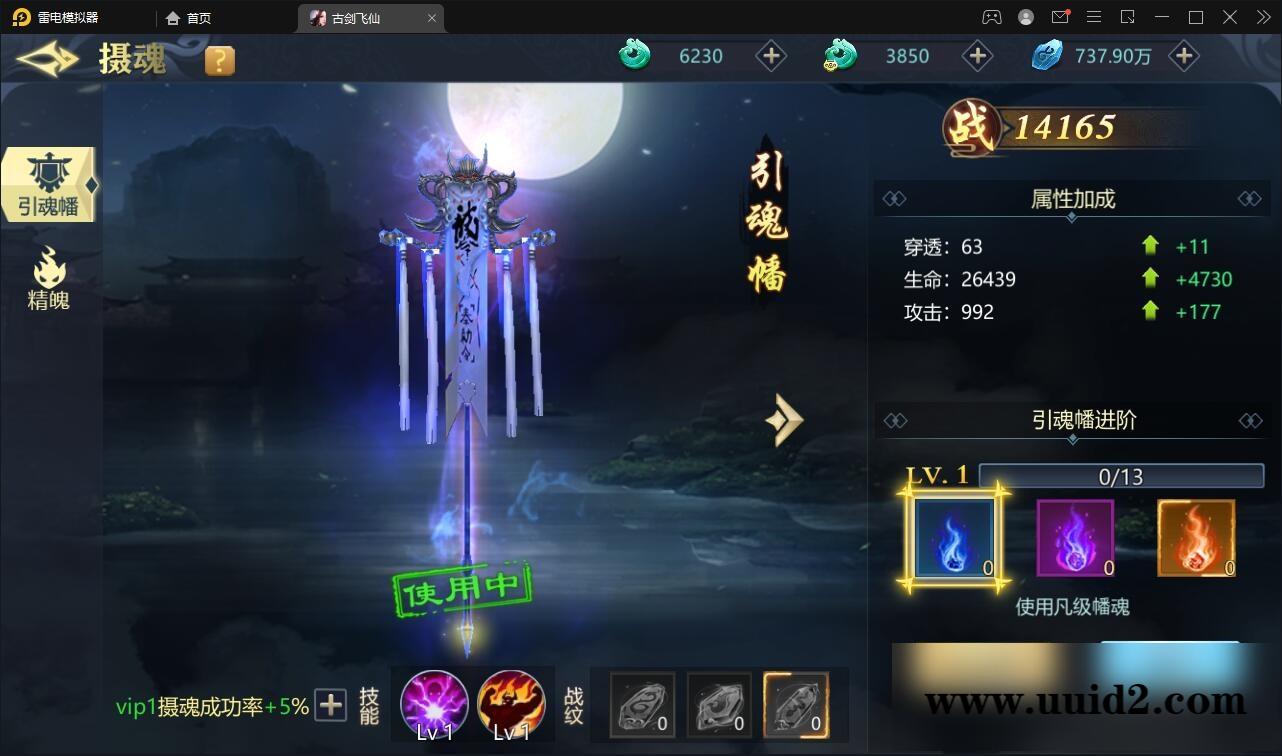Select the purple soul flame icon
Viewport: 1282px width, 756px height.
coord(1074,538)
